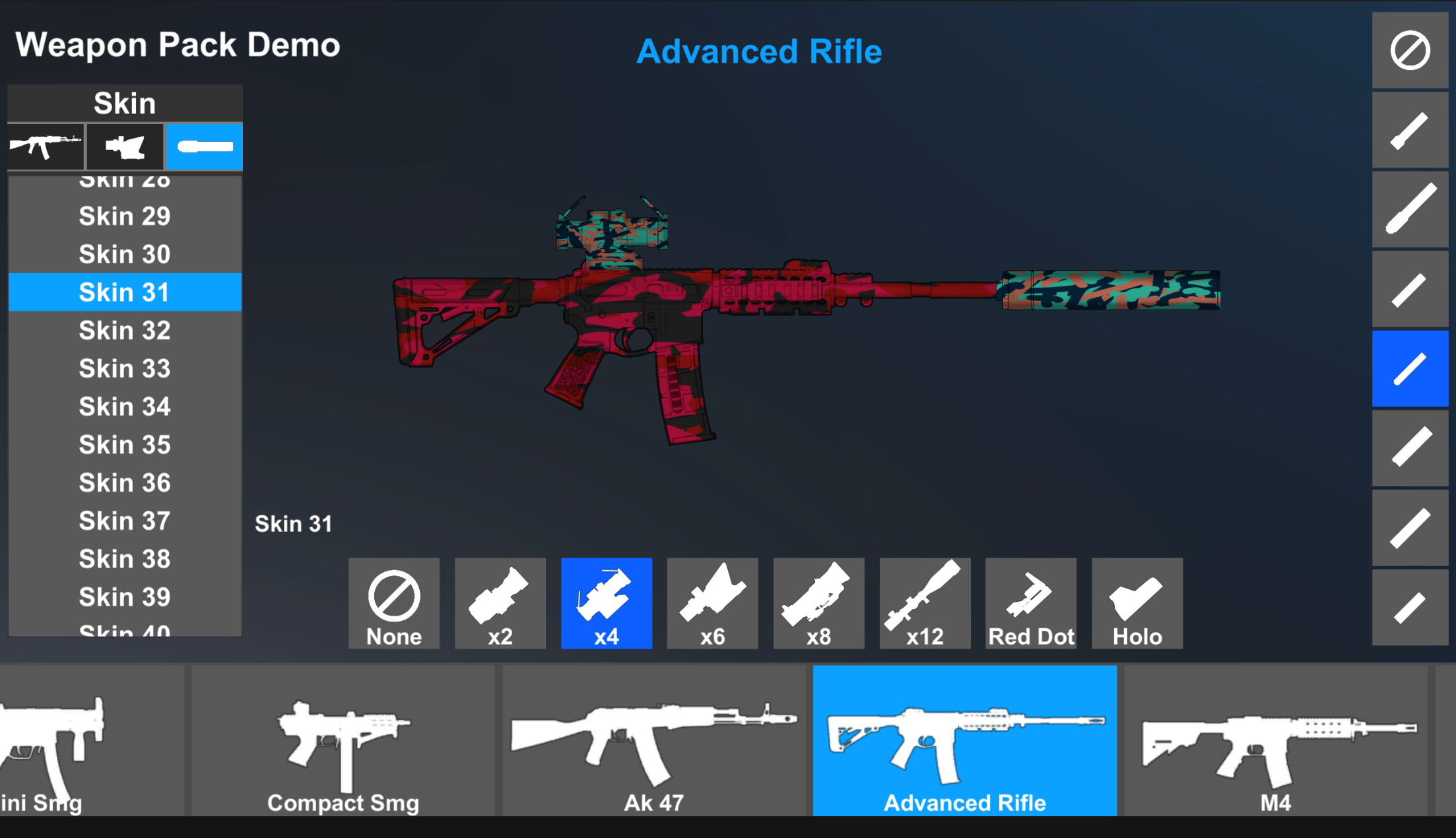The width and height of the screenshot is (1456, 838).
Task: Select the x4 scope attachment icon
Action: pos(606,602)
